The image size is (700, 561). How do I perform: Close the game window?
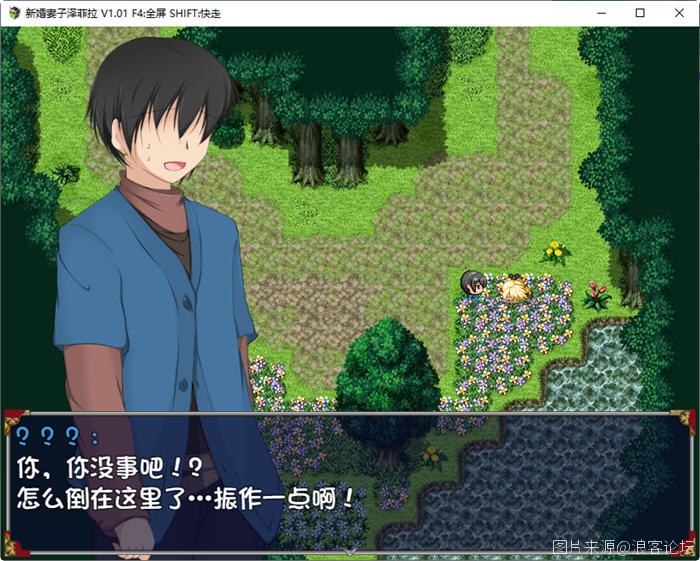678,13
